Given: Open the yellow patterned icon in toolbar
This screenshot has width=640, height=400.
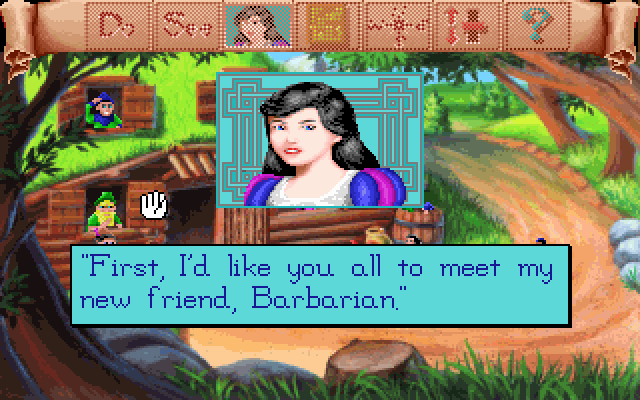Looking at the screenshot, I should coord(320,24).
